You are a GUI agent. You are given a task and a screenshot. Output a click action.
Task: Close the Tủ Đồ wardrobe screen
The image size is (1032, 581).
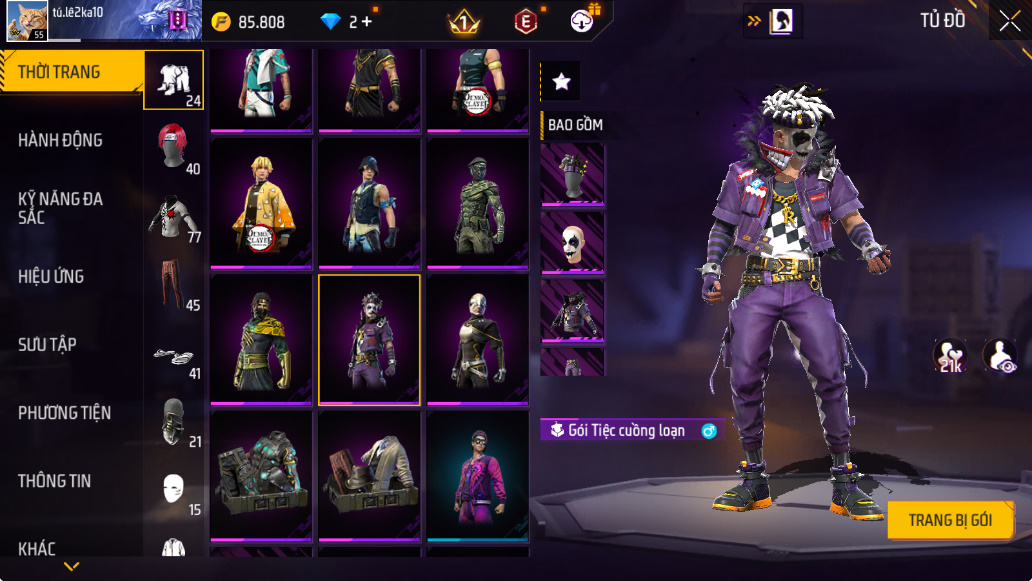[x=1009, y=21]
